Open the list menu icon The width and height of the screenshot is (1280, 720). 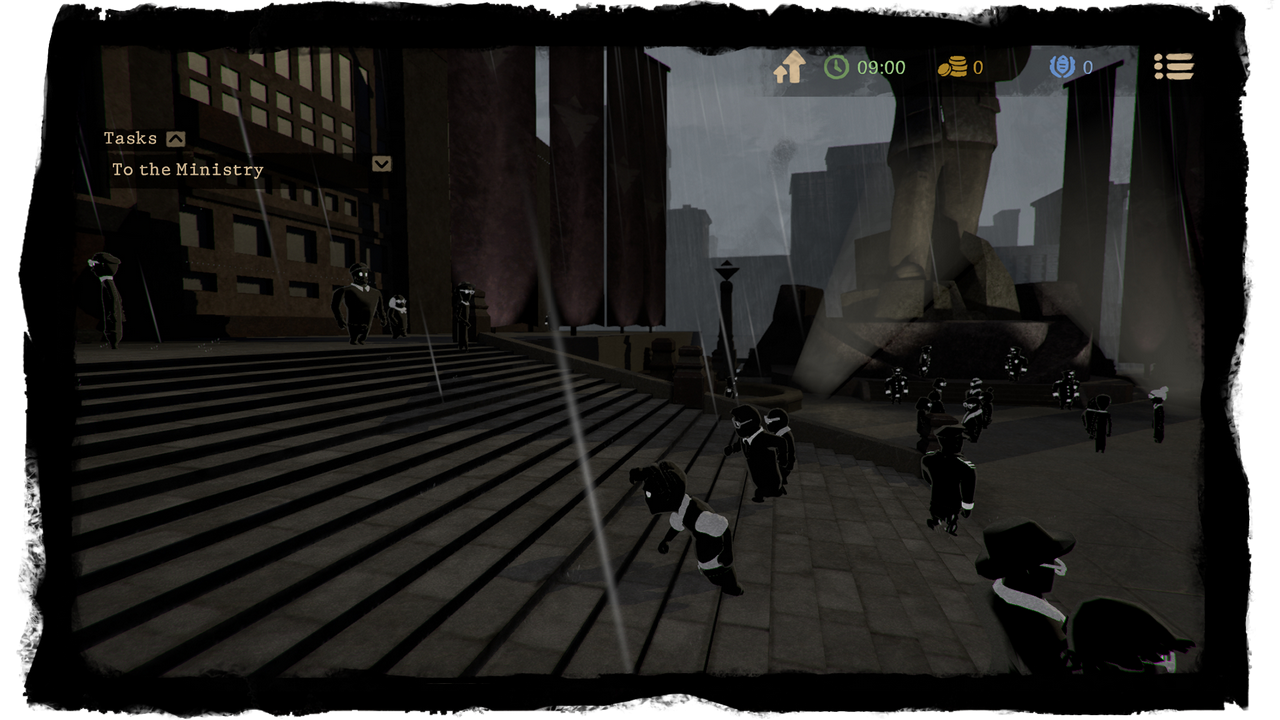click(1174, 67)
